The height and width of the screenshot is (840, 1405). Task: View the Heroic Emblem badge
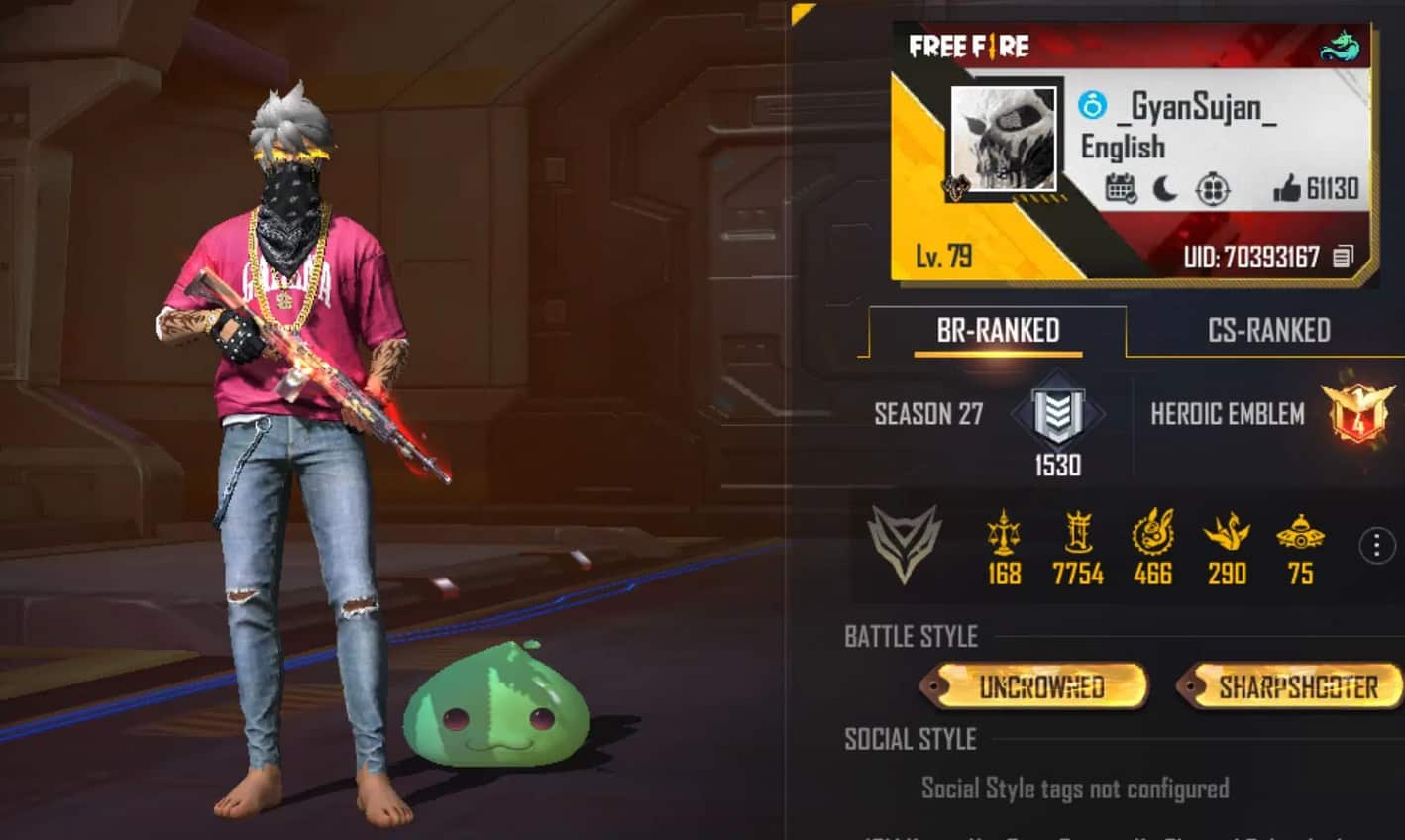click(x=1358, y=414)
